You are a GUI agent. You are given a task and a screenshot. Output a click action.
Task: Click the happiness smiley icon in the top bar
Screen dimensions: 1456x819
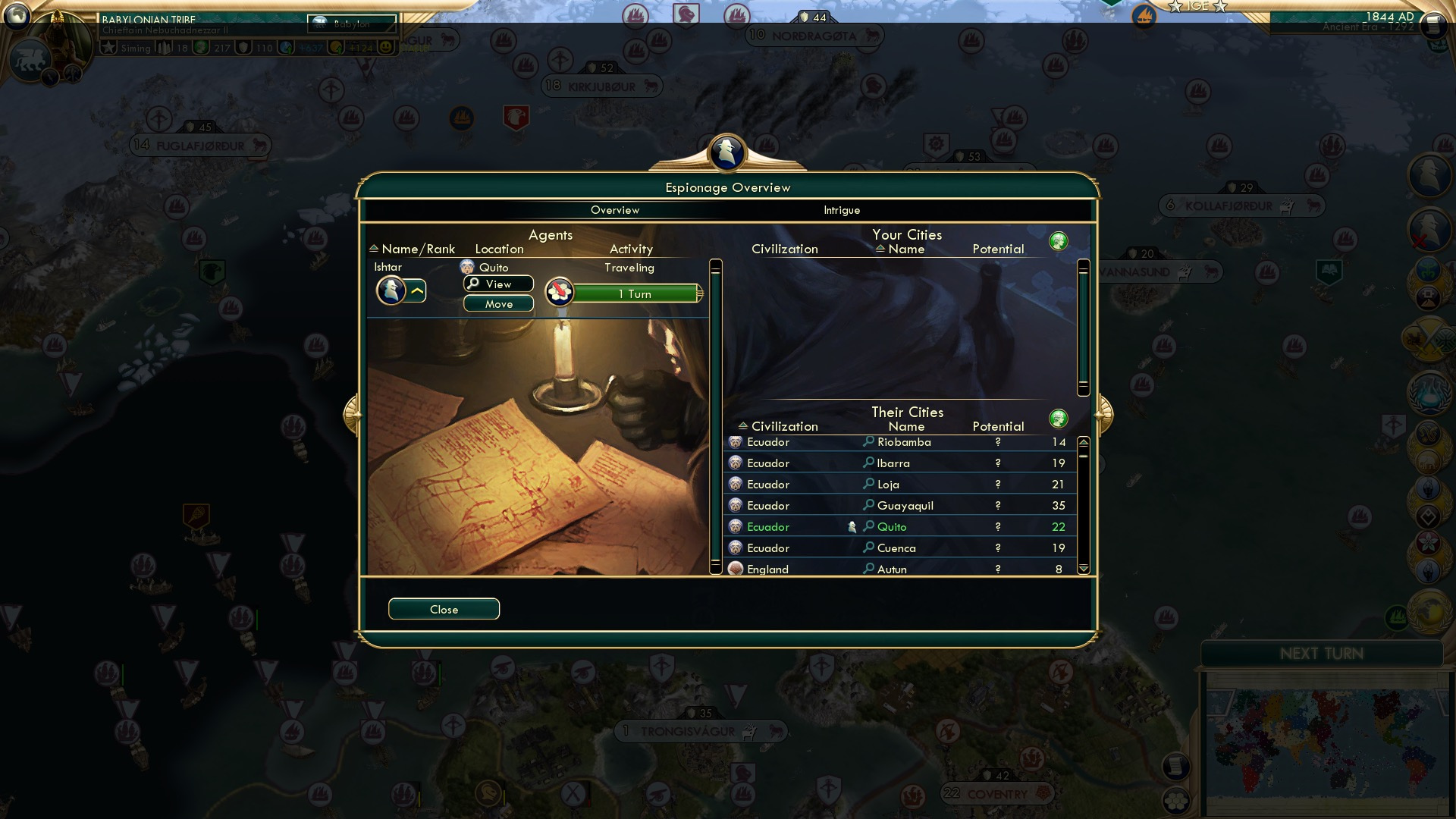tap(387, 46)
